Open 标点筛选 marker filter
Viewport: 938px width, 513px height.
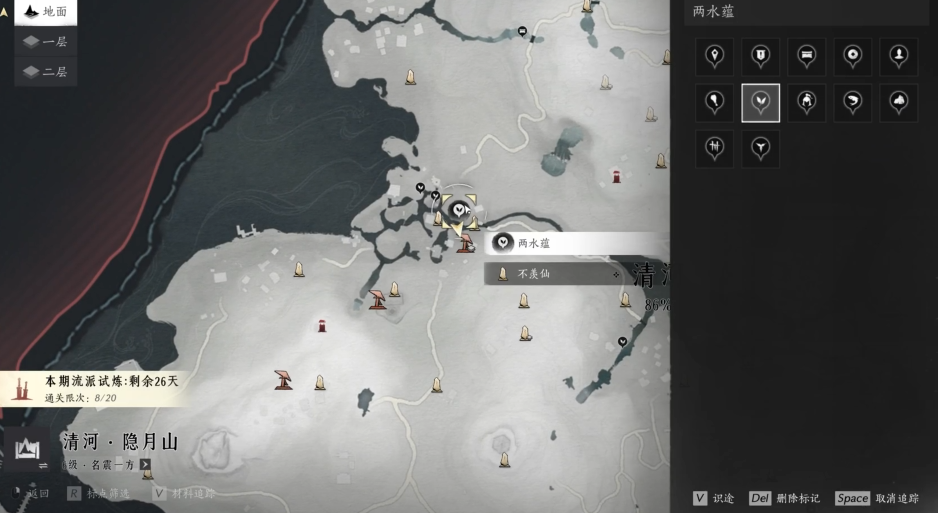click(100, 494)
